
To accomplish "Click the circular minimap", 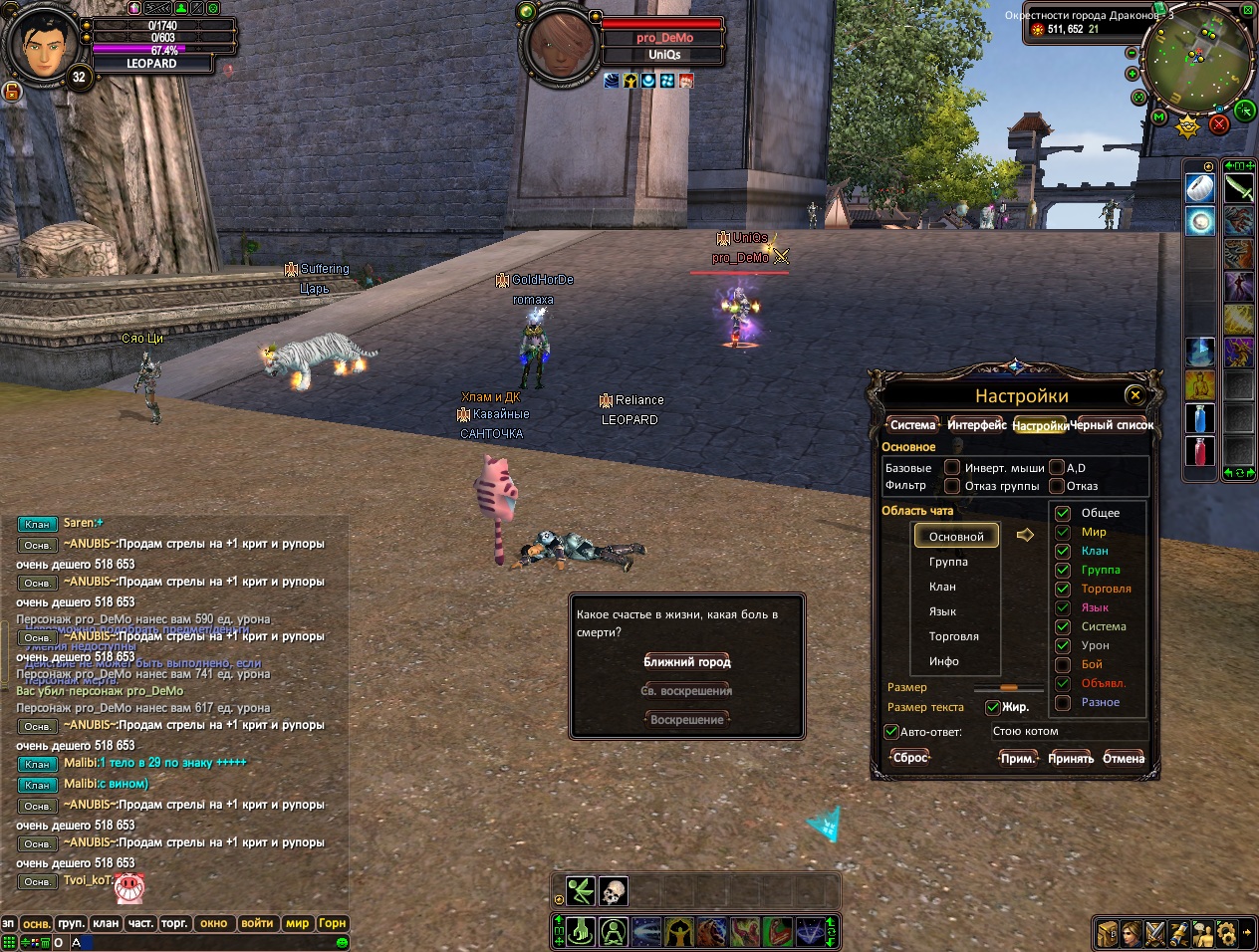I will (1197, 62).
